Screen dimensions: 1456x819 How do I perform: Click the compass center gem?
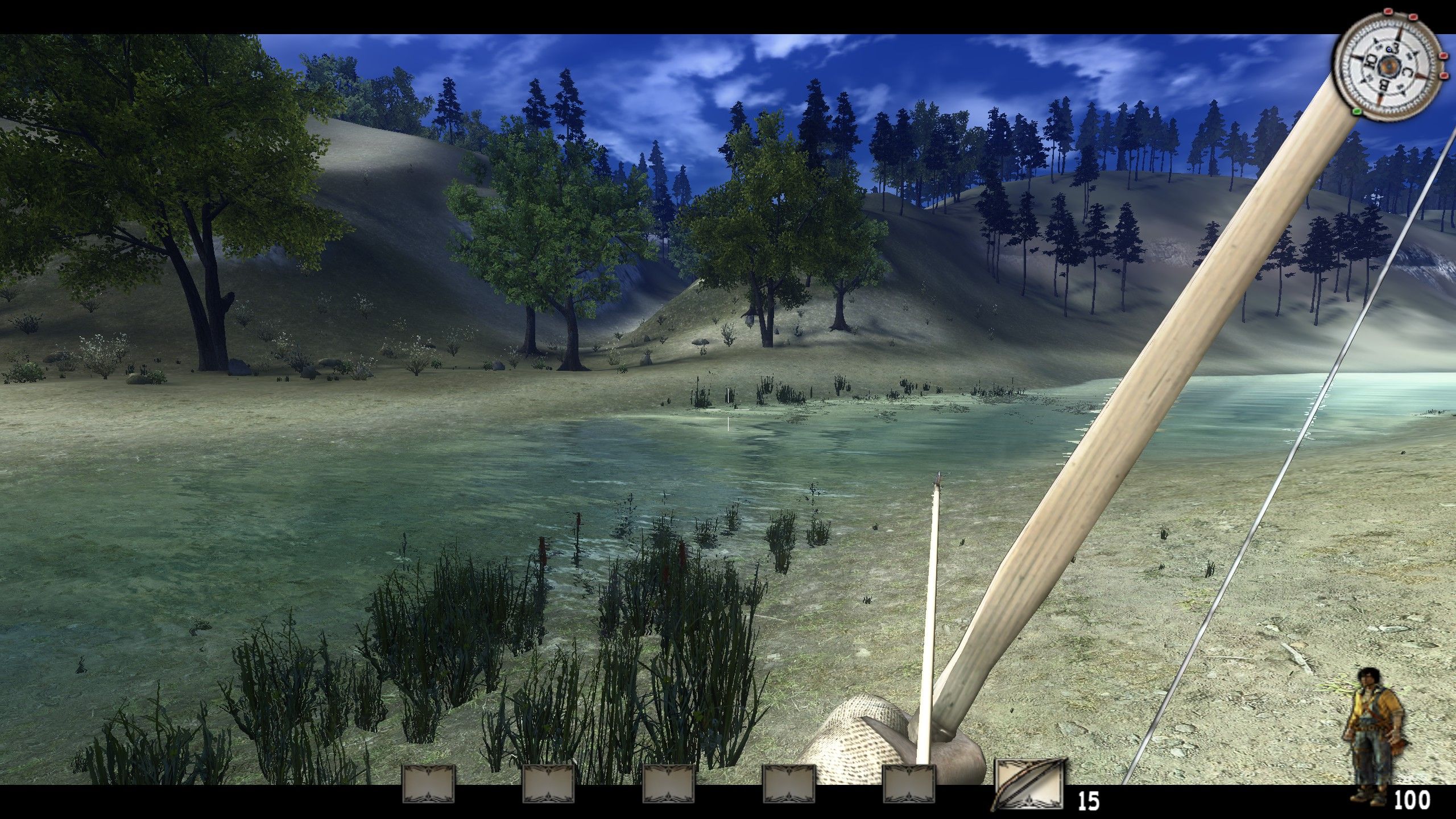(x=1389, y=67)
